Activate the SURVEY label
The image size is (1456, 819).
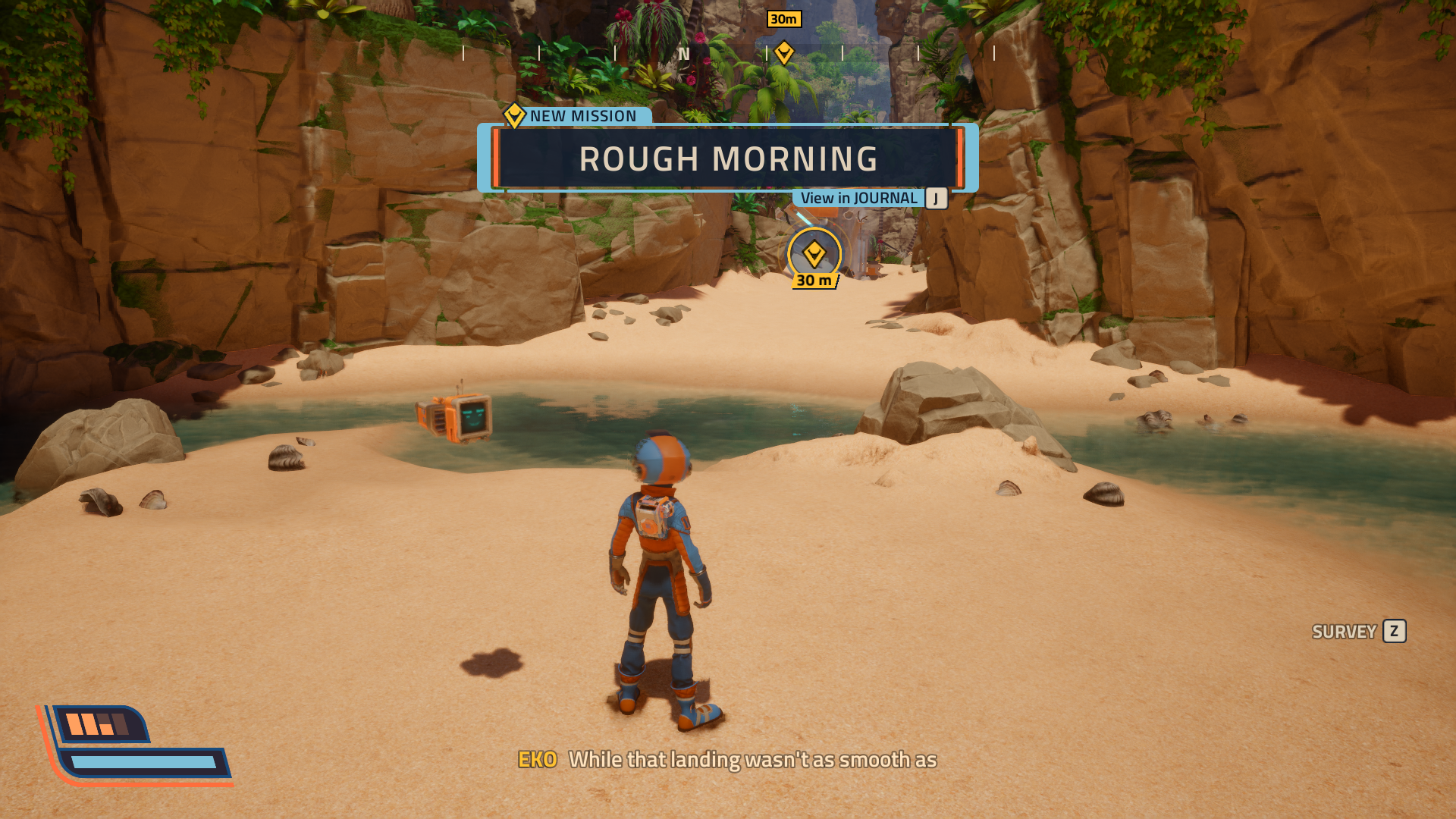click(1344, 632)
